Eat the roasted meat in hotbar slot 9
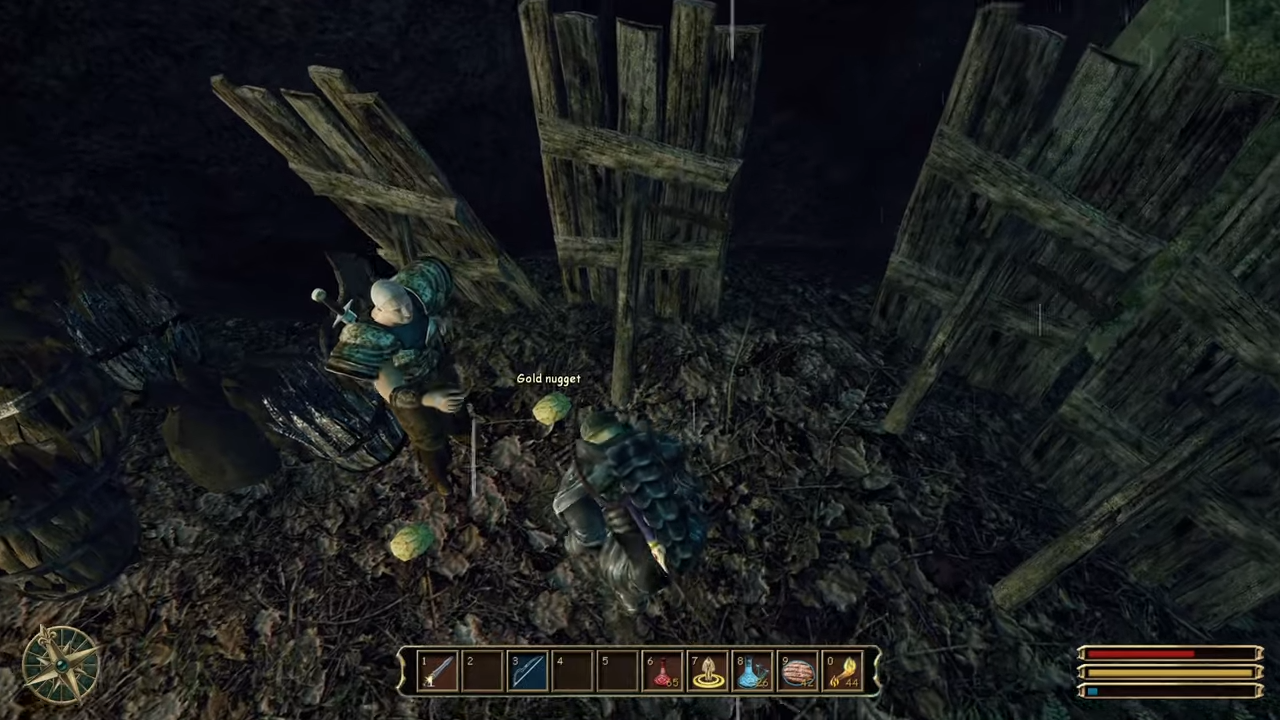Viewport: 1280px width, 720px height. coord(799,670)
